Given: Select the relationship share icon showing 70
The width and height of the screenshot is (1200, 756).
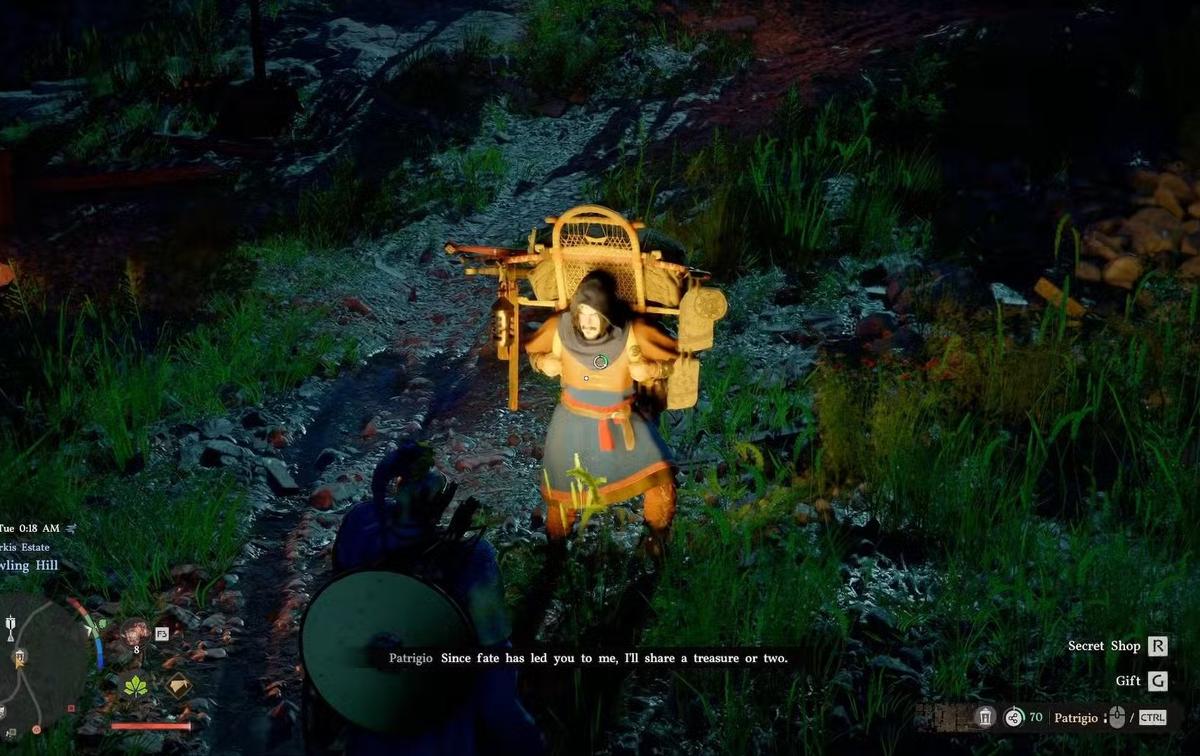Looking at the screenshot, I should (1013, 717).
